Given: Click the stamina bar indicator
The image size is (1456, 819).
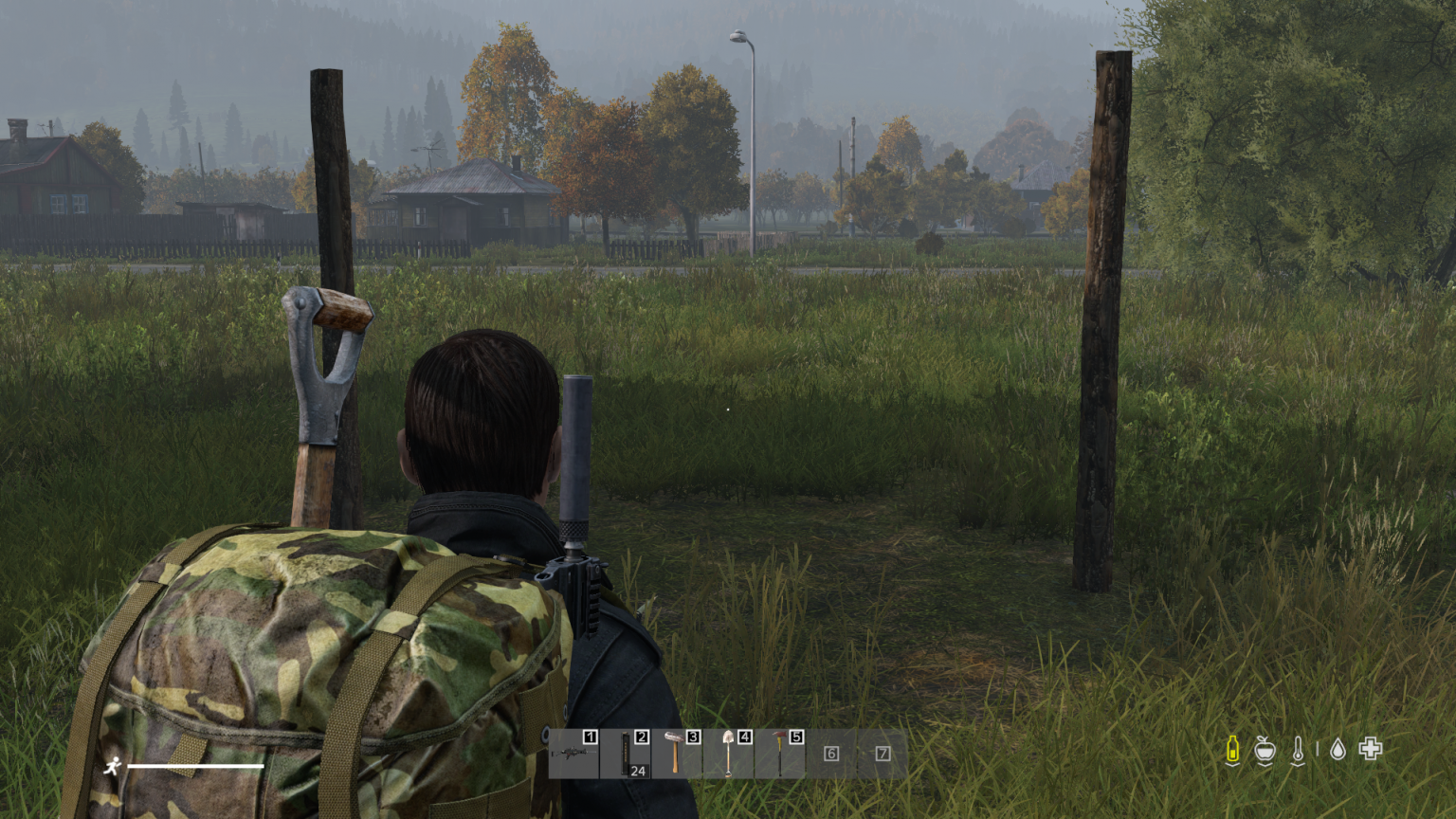Looking at the screenshot, I should [x=194, y=764].
